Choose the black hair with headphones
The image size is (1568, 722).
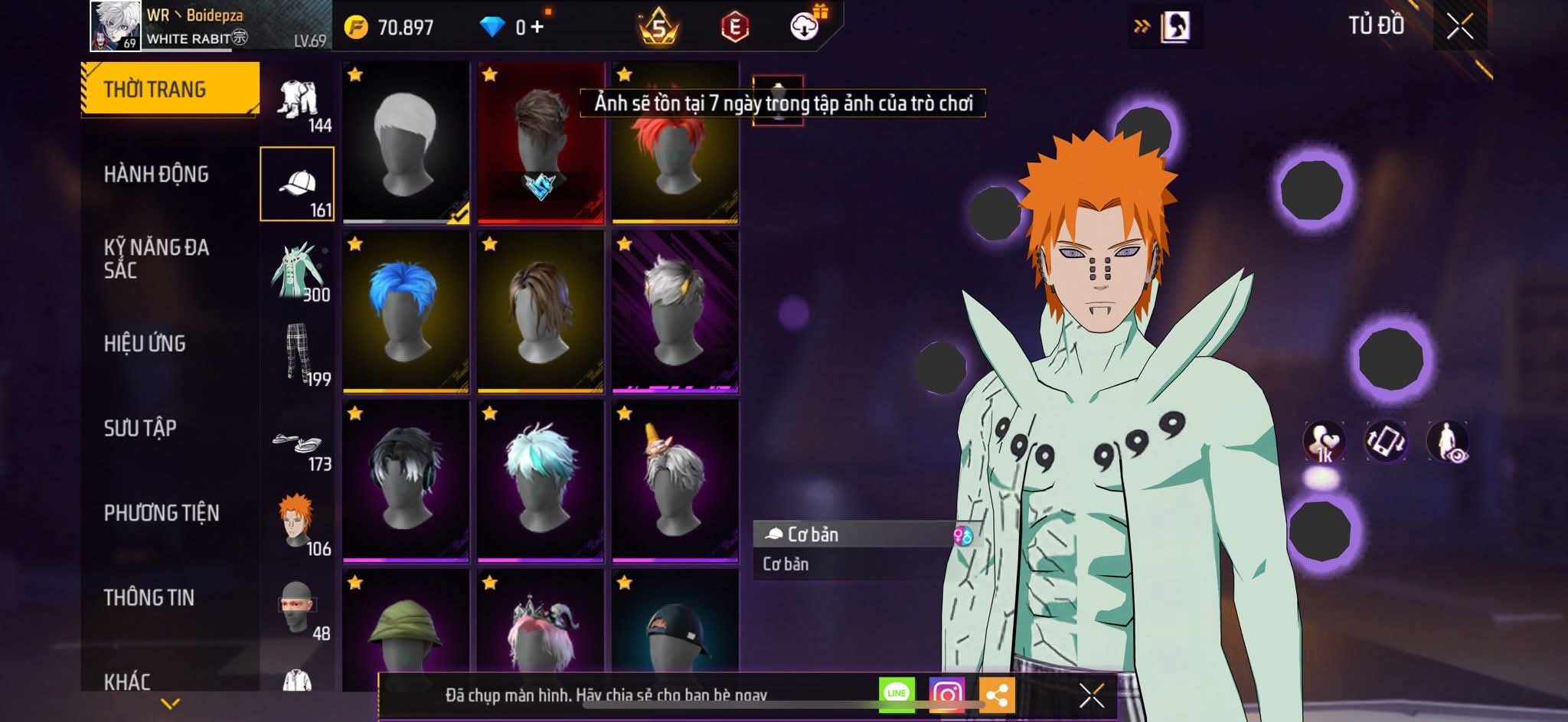click(x=406, y=481)
